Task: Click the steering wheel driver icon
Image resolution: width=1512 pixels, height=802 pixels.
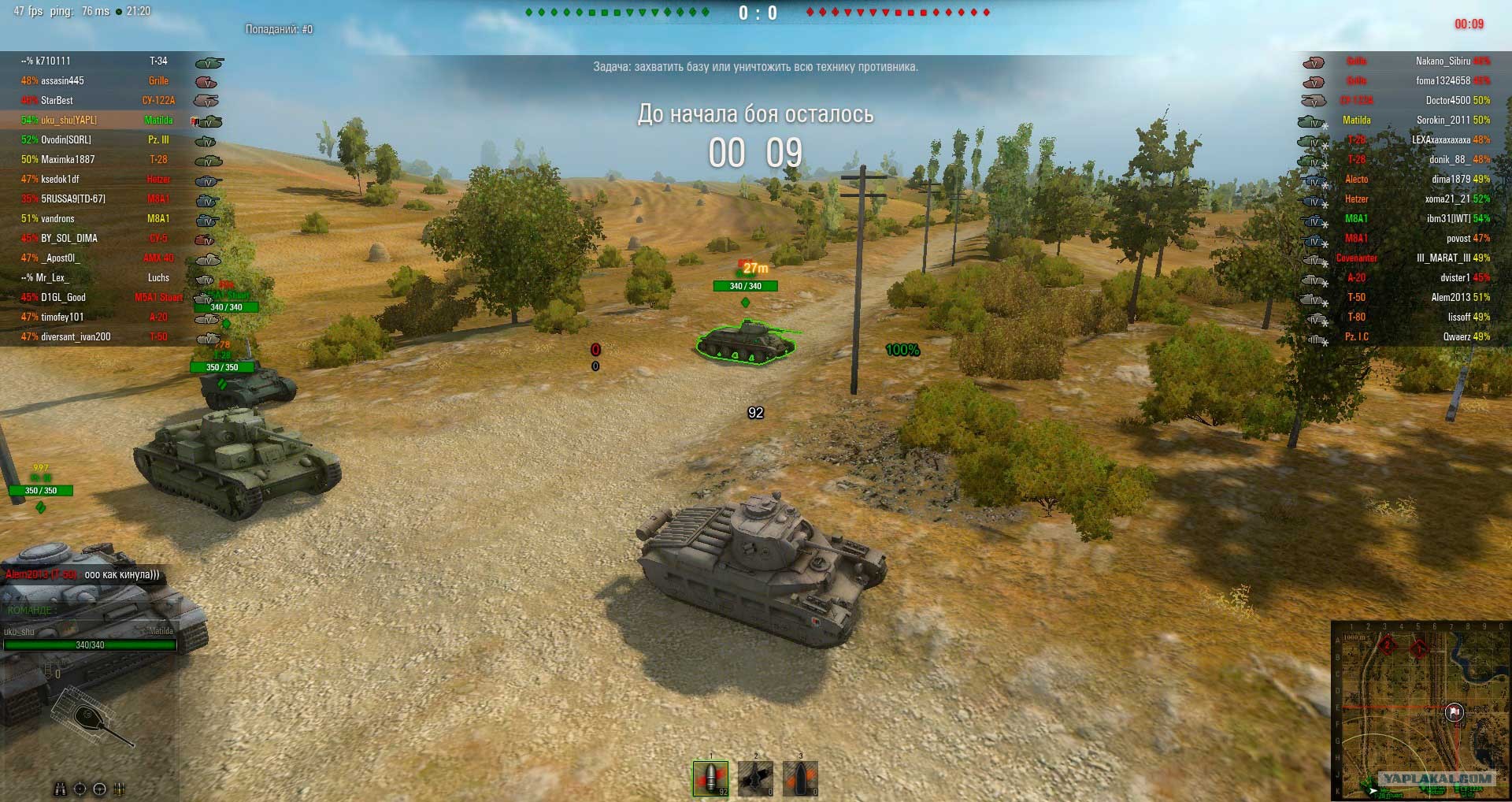Action: tap(99, 789)
